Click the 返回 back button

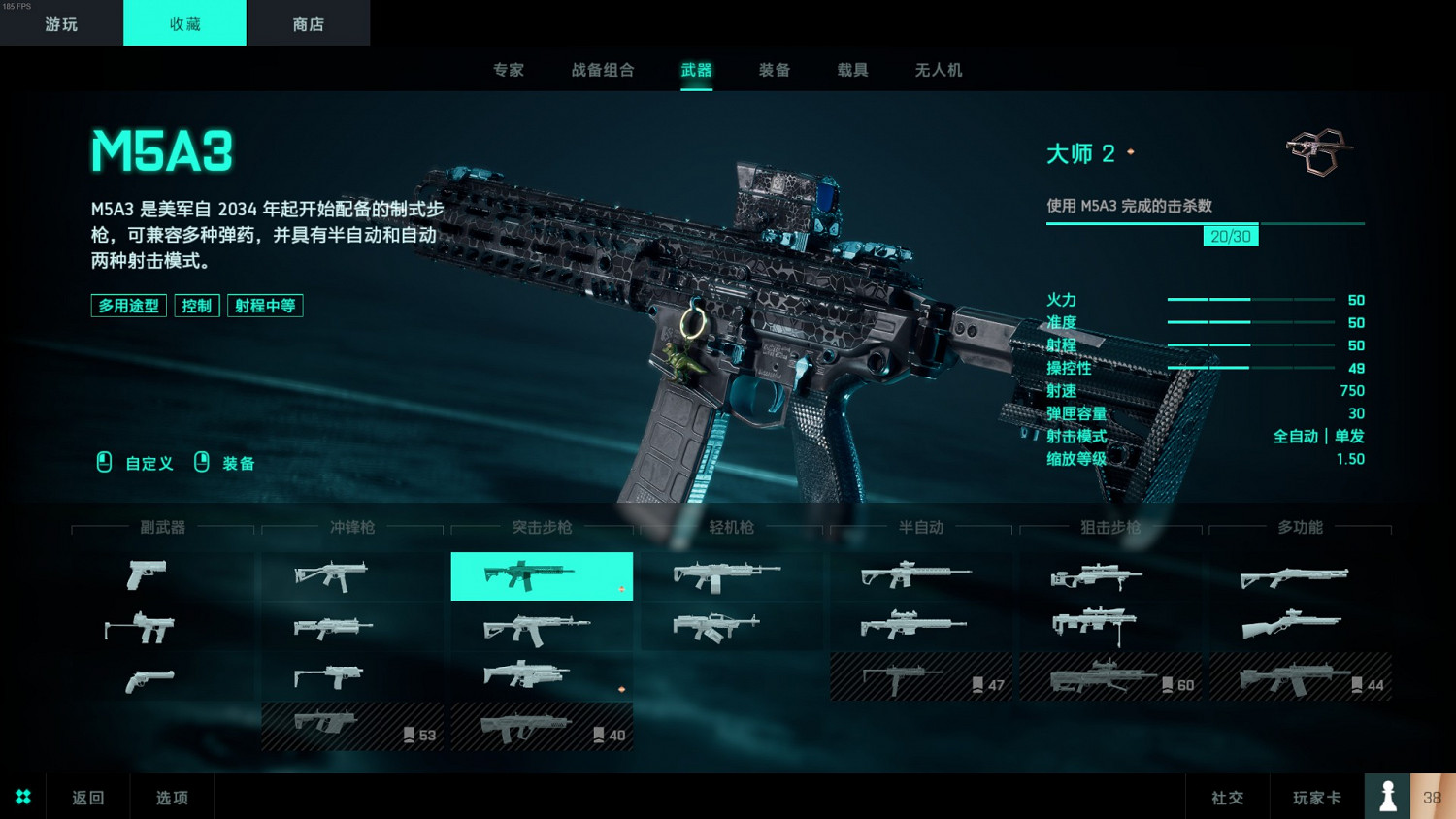click(87, 796)
